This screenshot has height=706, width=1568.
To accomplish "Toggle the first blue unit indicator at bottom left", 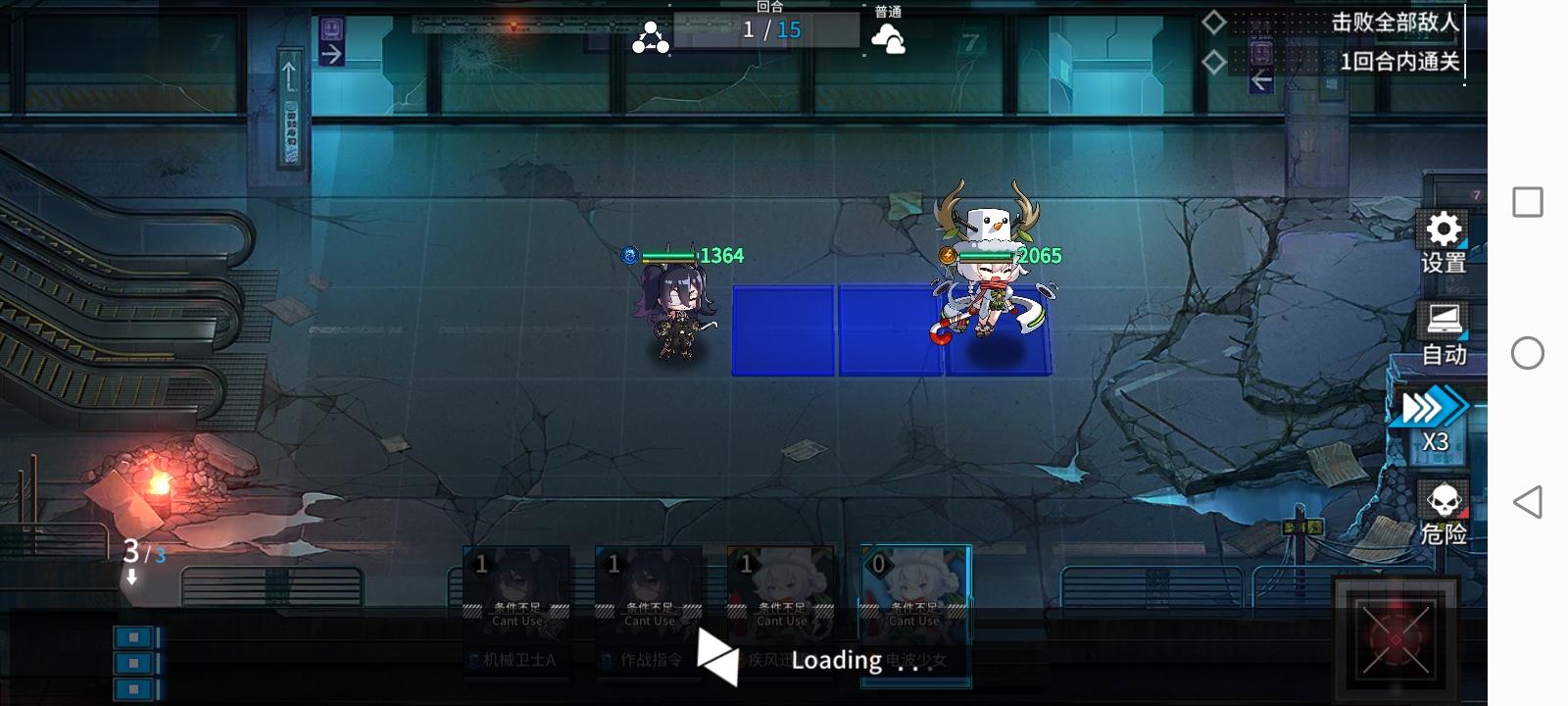I will 133,636.
